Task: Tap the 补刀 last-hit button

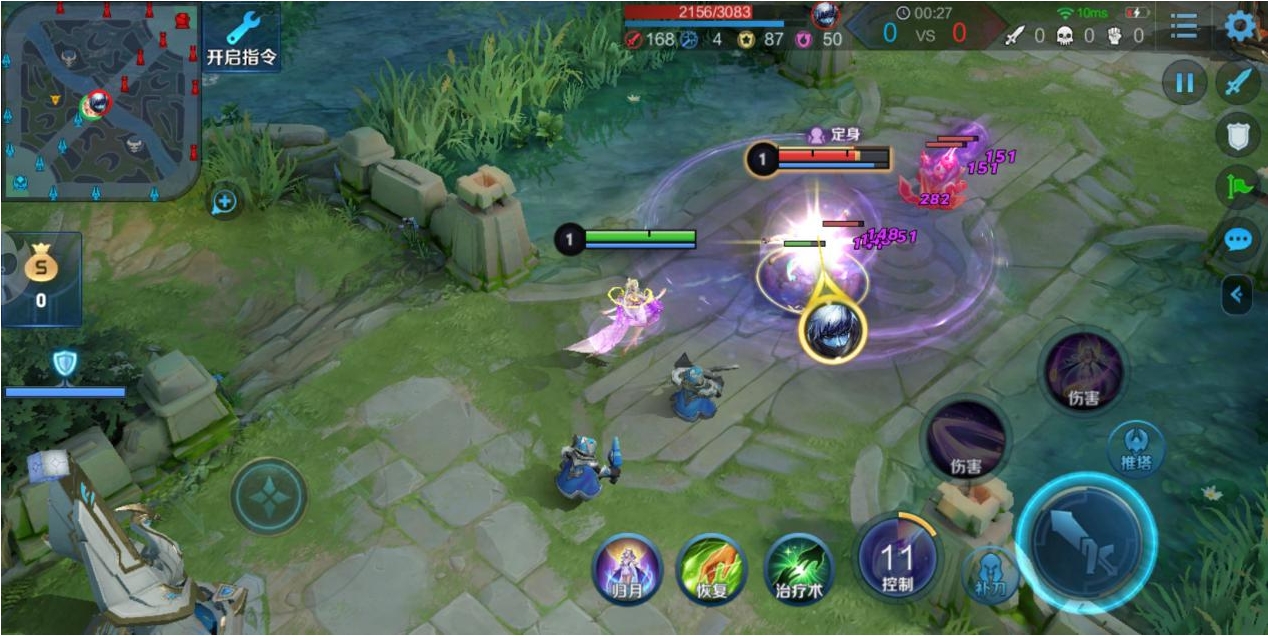Action: click(991, 573)
